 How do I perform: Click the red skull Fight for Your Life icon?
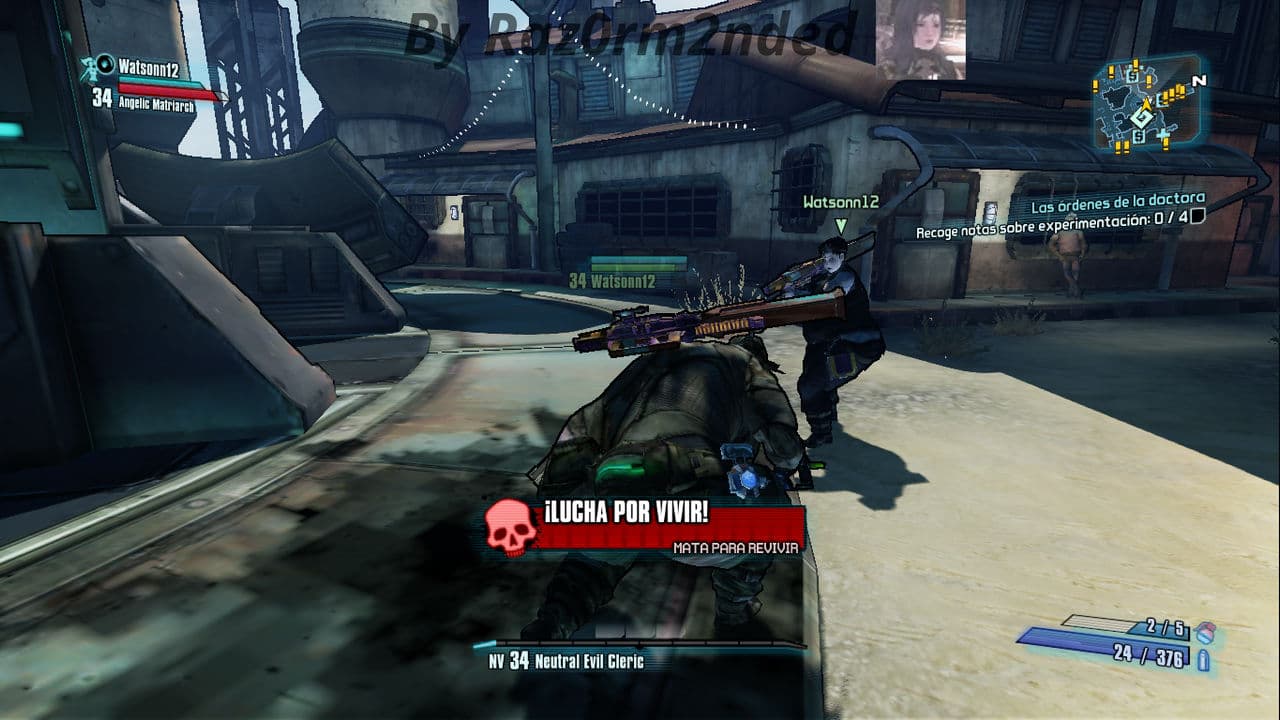tap(511, 527)
